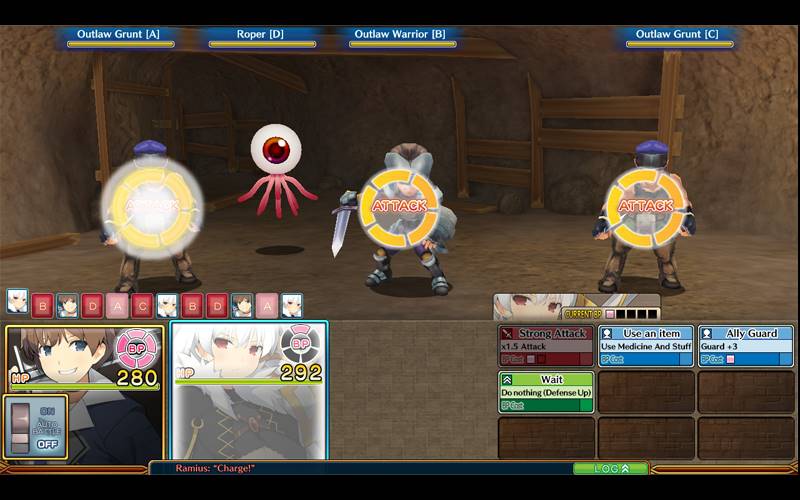This screenshot has width=800, height=500.
Task: Activate the Ally Guard command
Action: click(745, 345)
